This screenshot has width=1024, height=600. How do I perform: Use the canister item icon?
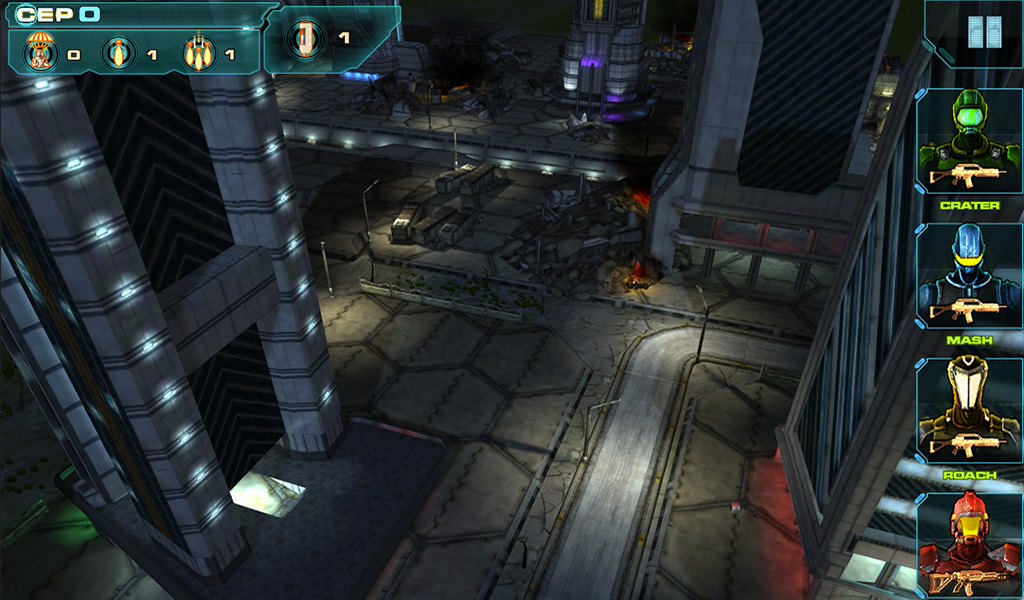click(304, 39)
